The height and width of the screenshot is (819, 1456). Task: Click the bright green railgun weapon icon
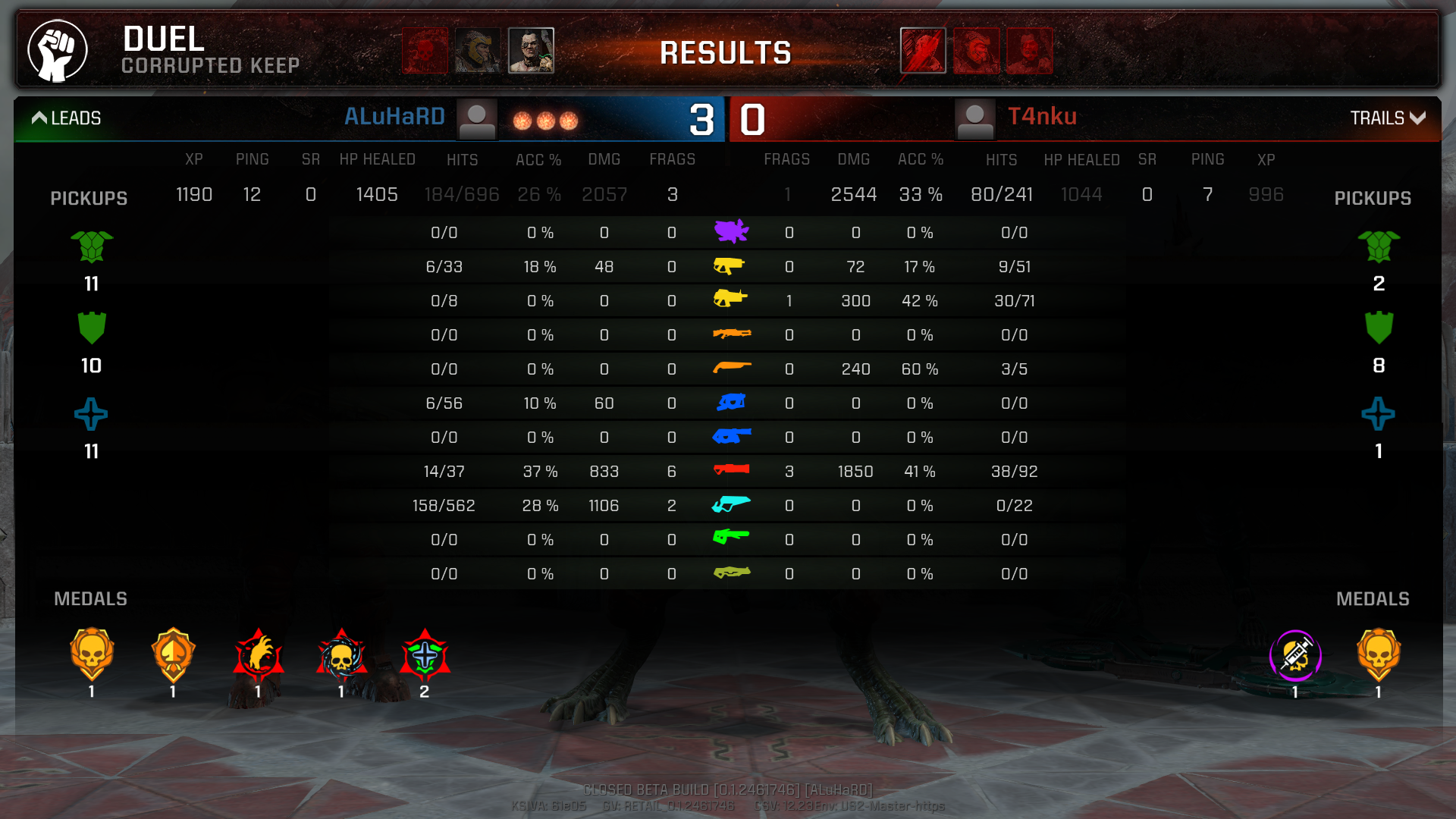click(x=731, y=538)
